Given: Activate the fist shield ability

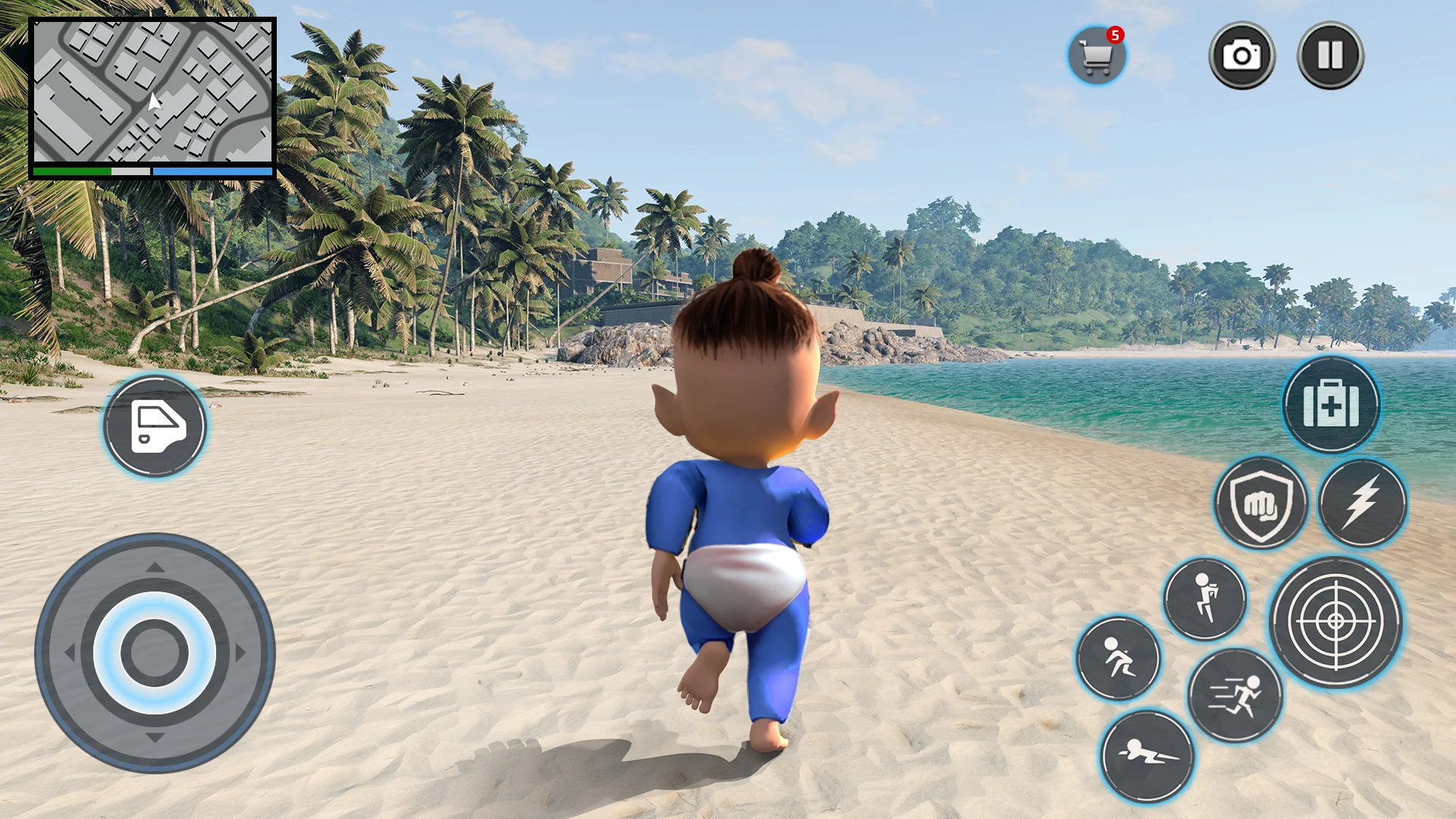Looking at the screenshot, I should click(1260, 503).
